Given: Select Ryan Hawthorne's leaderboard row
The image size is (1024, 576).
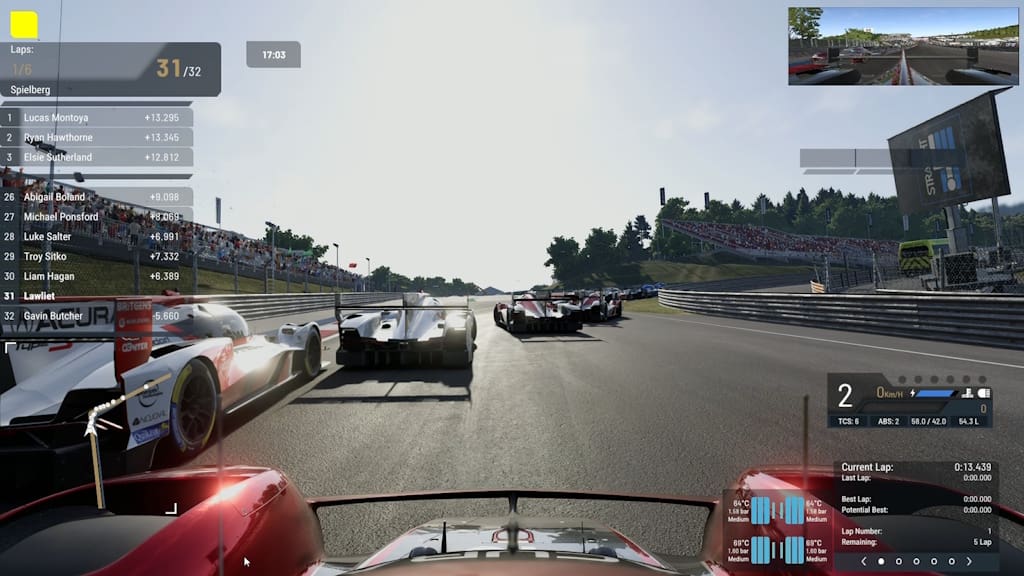Looking at the screenshot, I should pyautogui.click(x=97, y=137).
